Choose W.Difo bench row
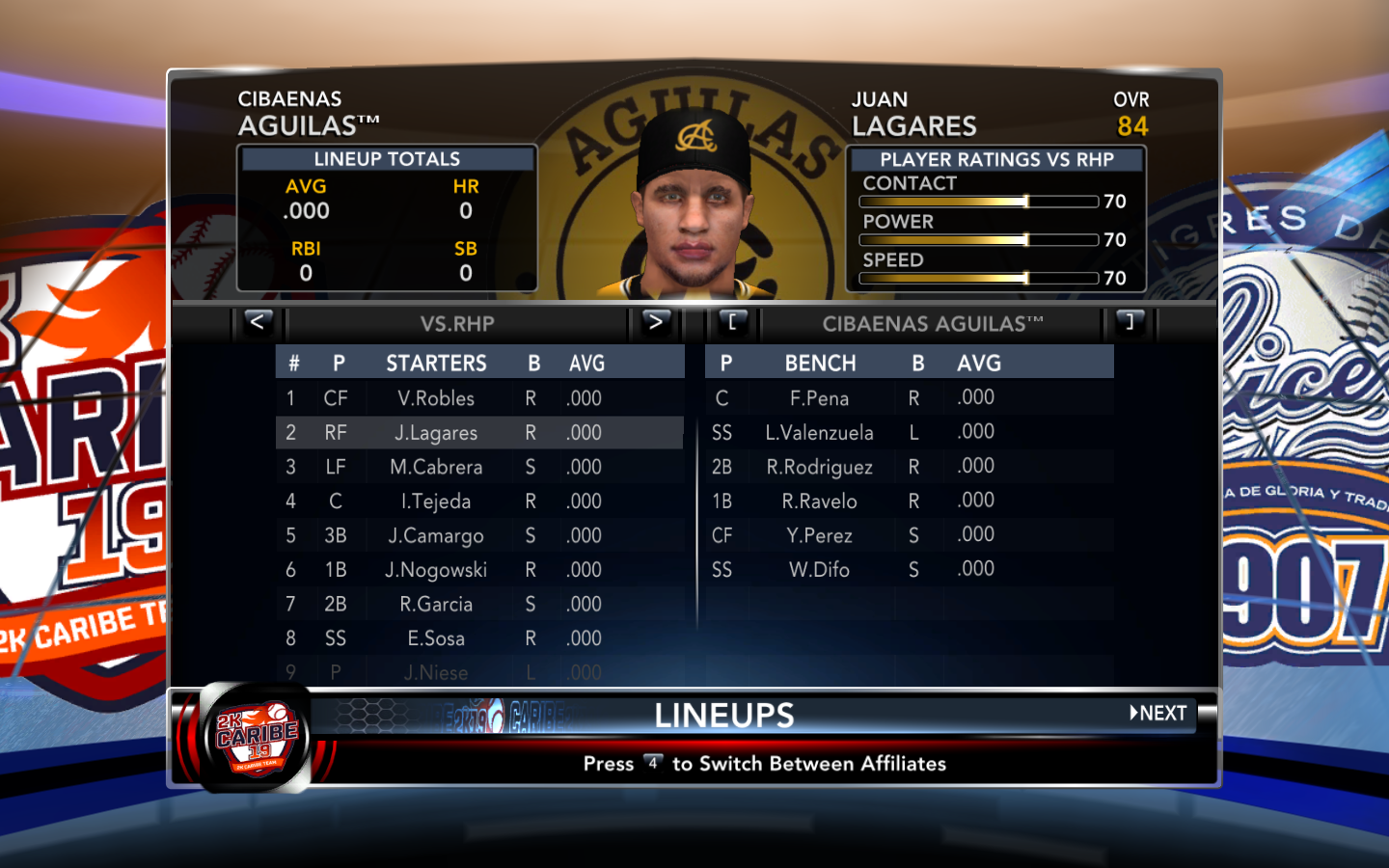 [x=820, y=570]
